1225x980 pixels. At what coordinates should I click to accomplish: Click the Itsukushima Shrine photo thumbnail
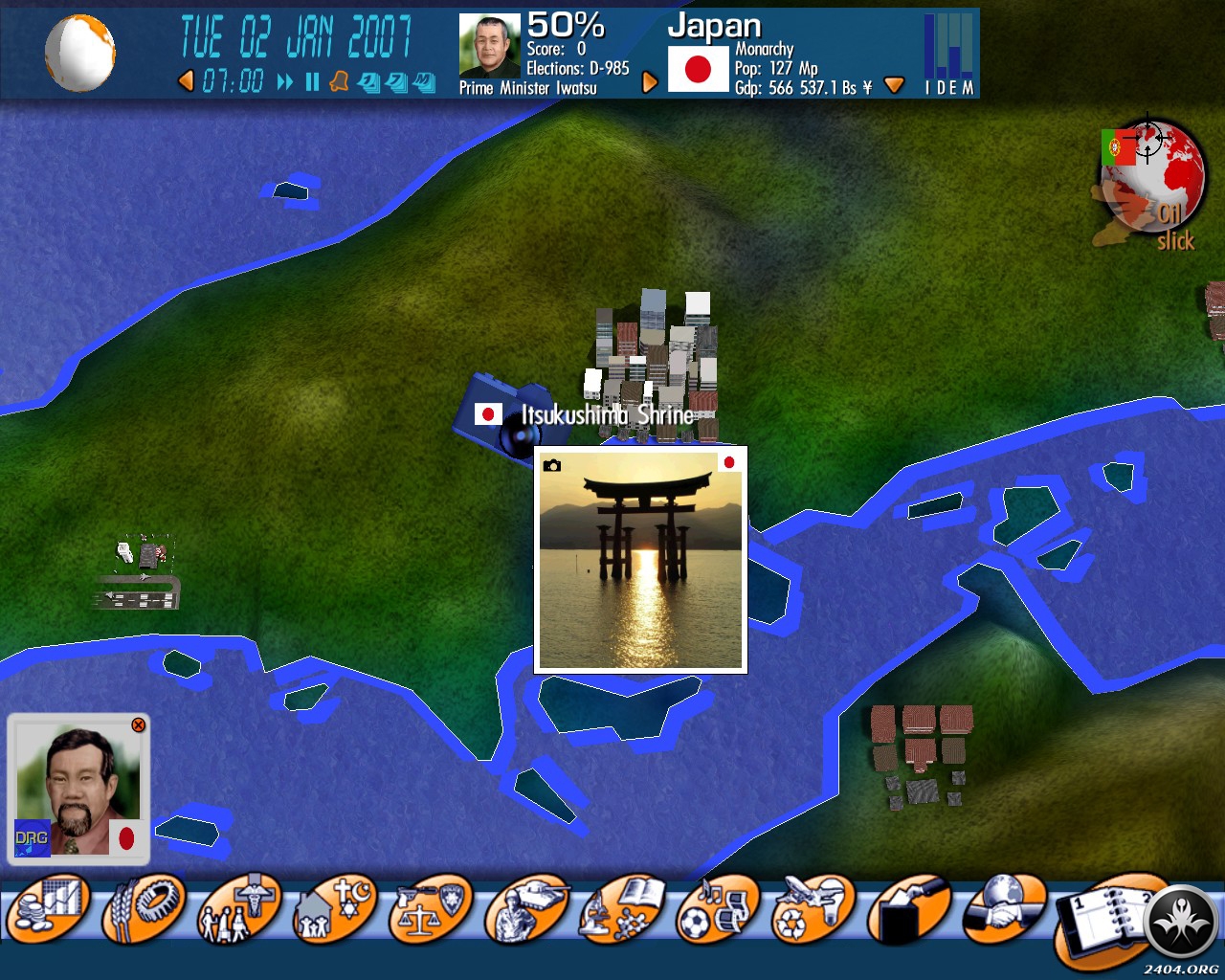pyautogui.click(x=640, y=560)
